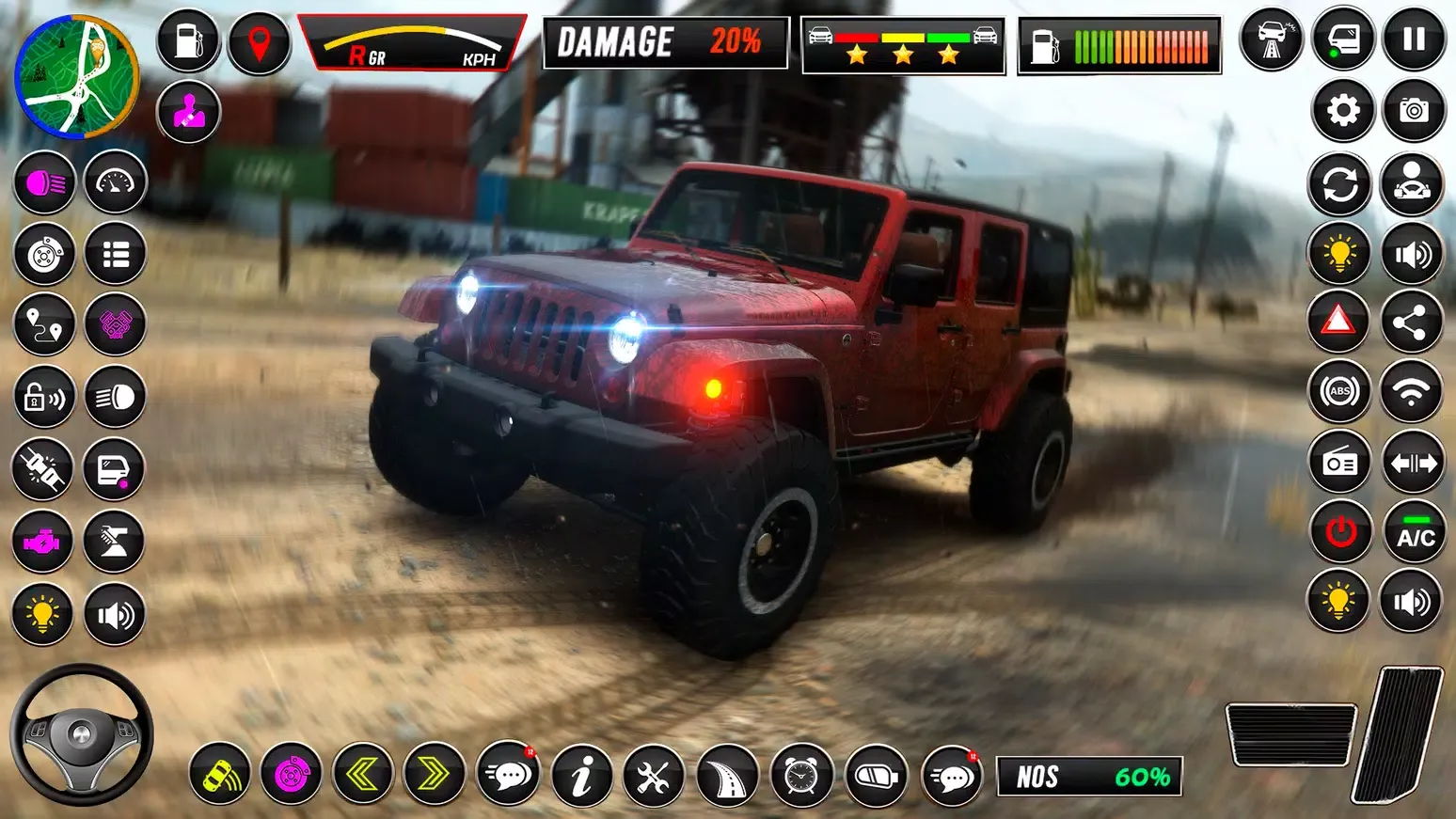Open the settings gear menu
1456x819 pixels.
tap(1342, 110)
